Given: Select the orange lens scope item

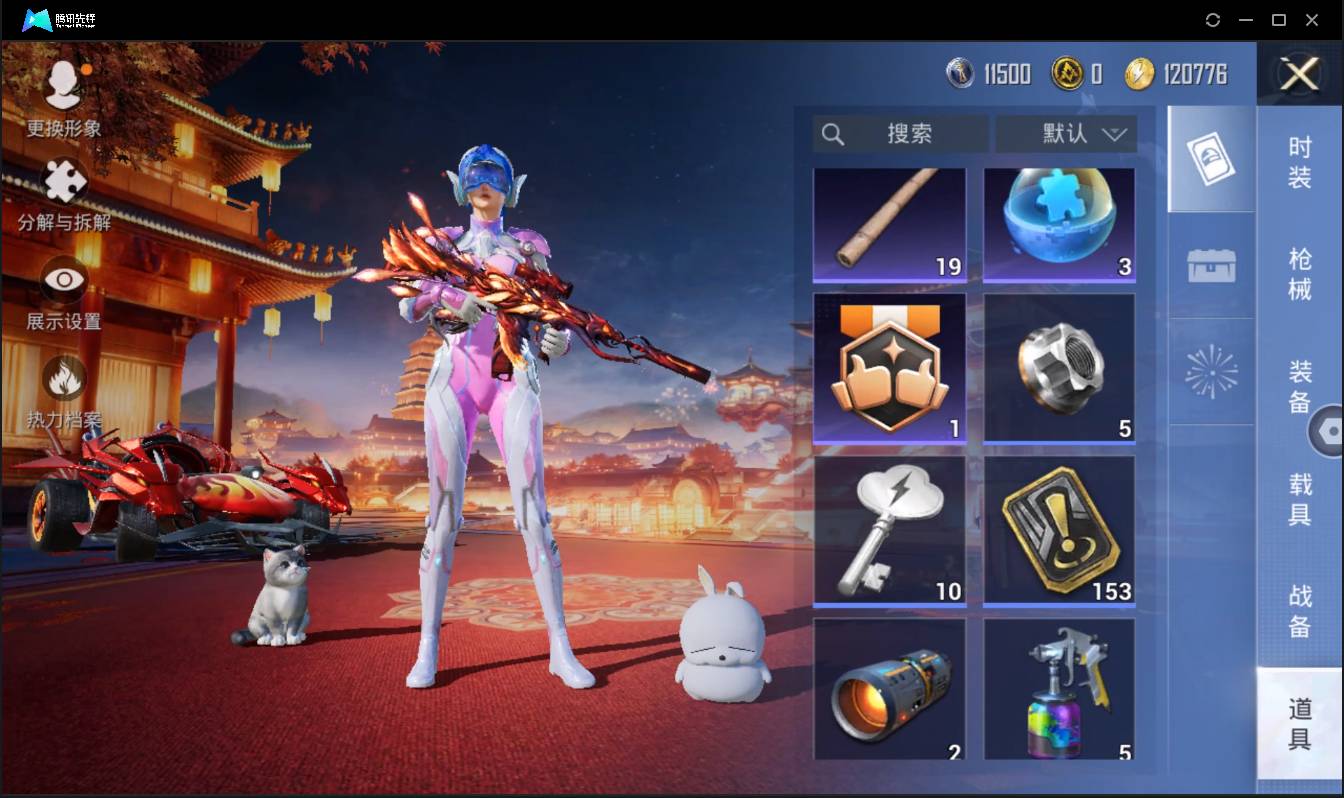Looking at the screenshot, I should coord(890,689).
